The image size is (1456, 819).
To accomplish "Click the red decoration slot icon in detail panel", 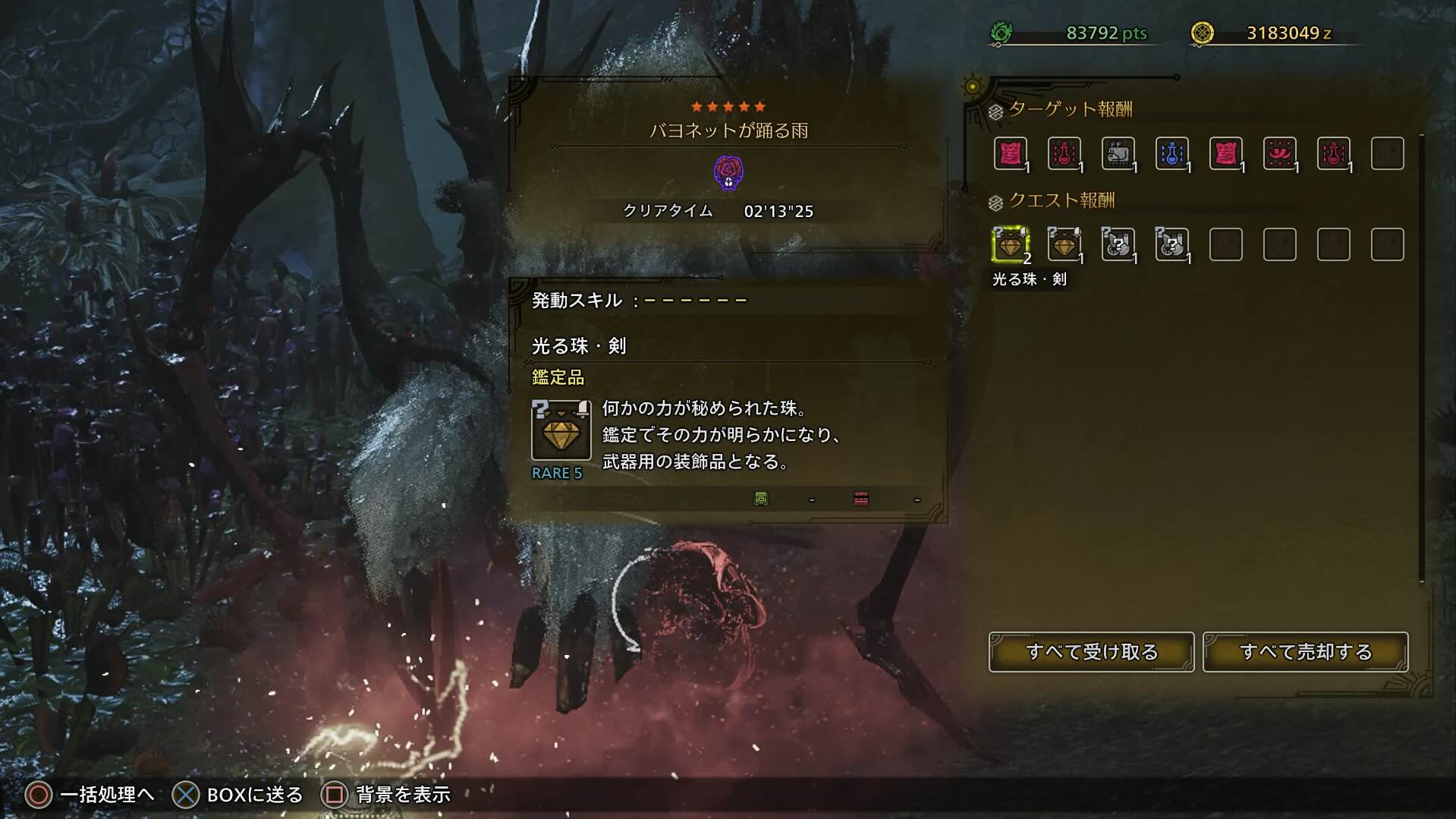I will pyautogui.click(x=860, y=497).
